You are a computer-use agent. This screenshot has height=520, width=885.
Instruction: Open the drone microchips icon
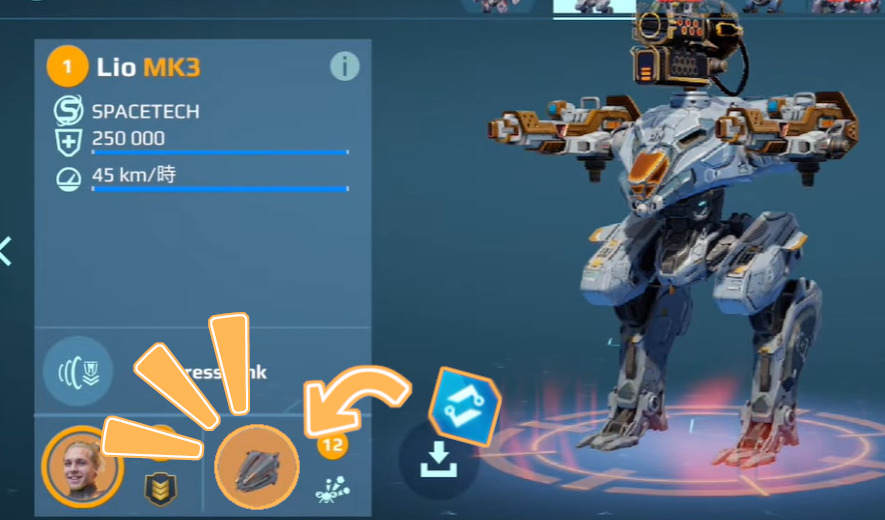click(x=331, y=489)
